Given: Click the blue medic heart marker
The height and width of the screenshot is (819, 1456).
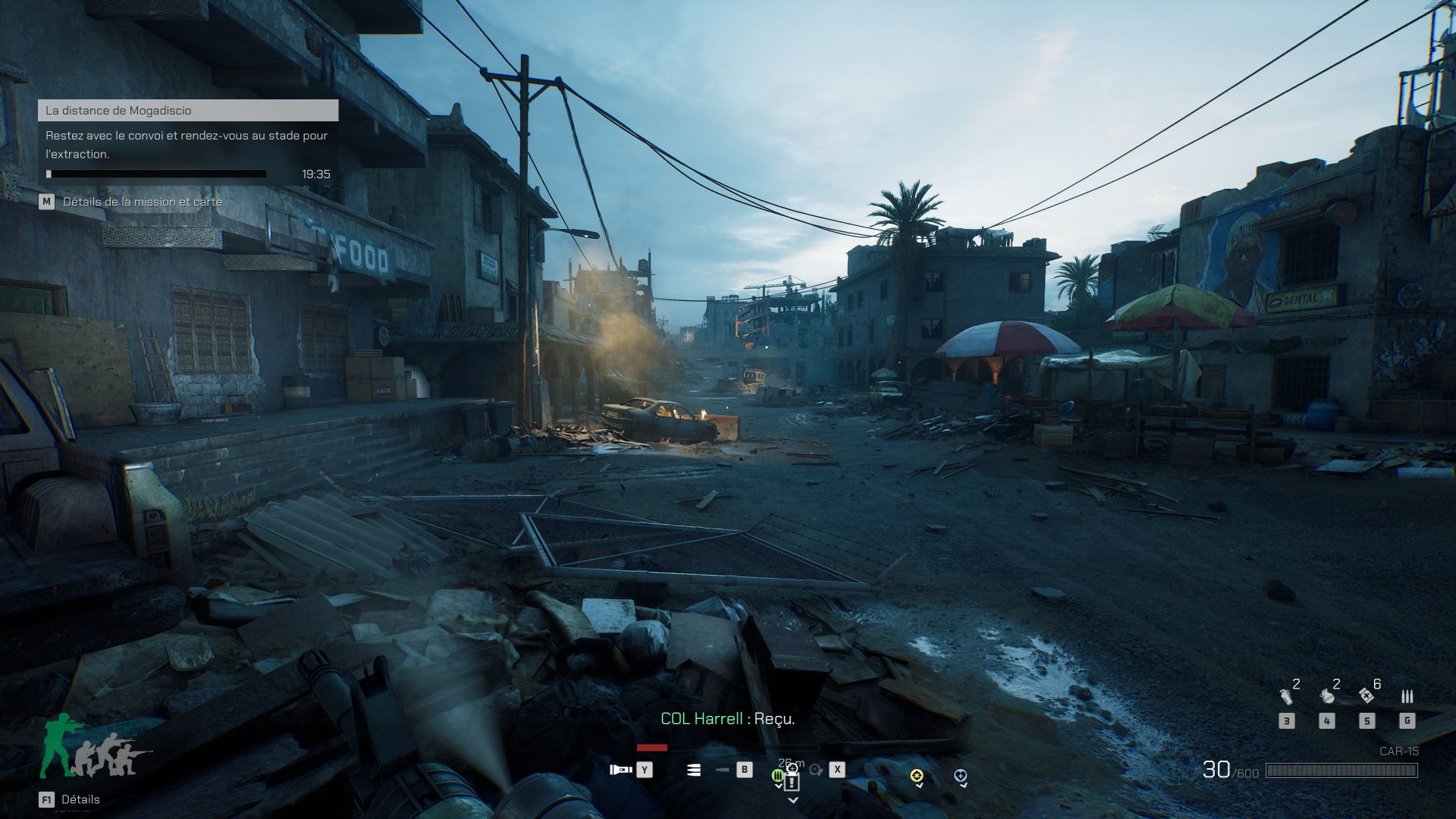Looking at the screenshot, I should tap(960, 775).
